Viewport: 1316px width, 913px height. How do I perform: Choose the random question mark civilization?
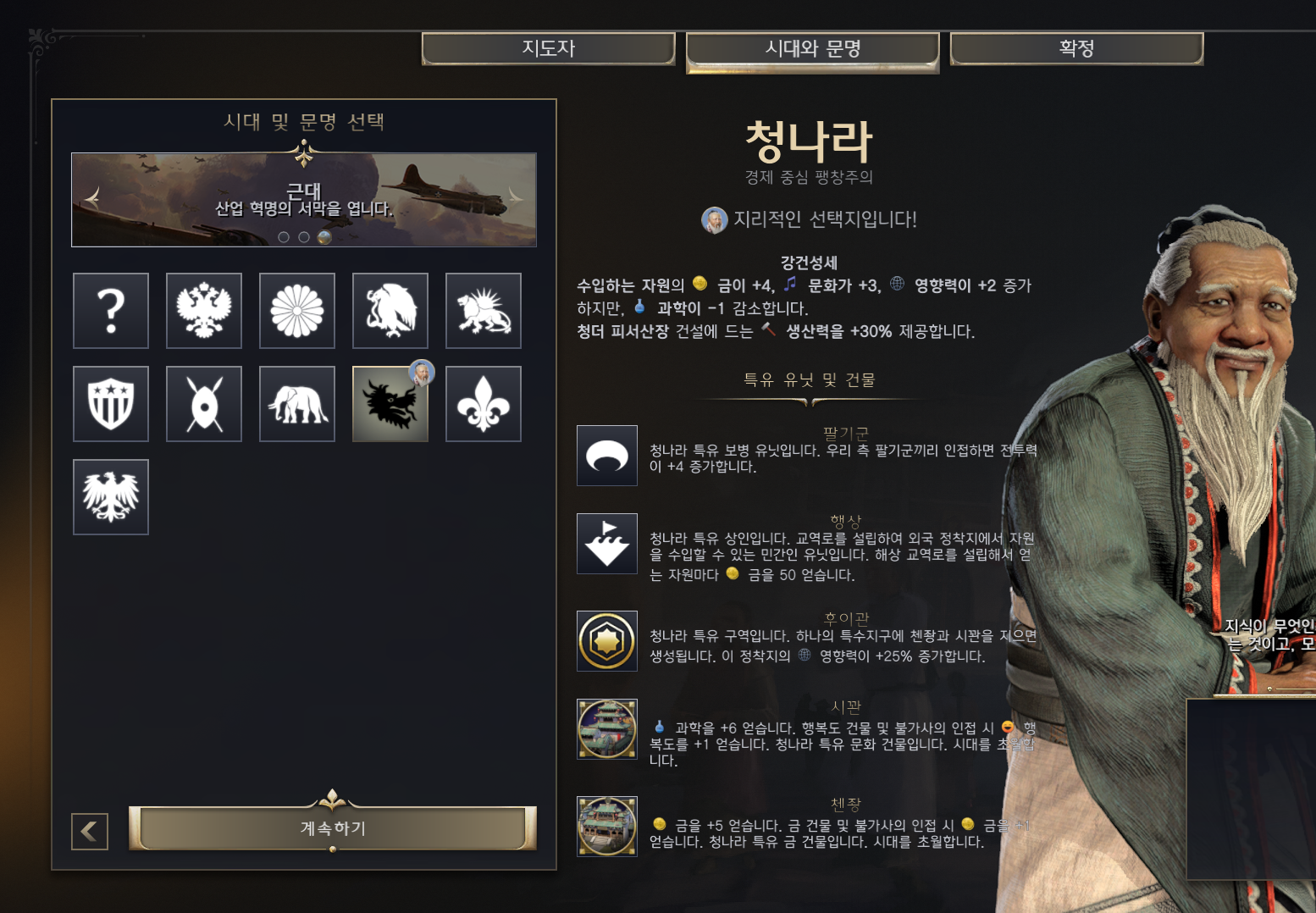pyautogui.click(x=111, y=311)
